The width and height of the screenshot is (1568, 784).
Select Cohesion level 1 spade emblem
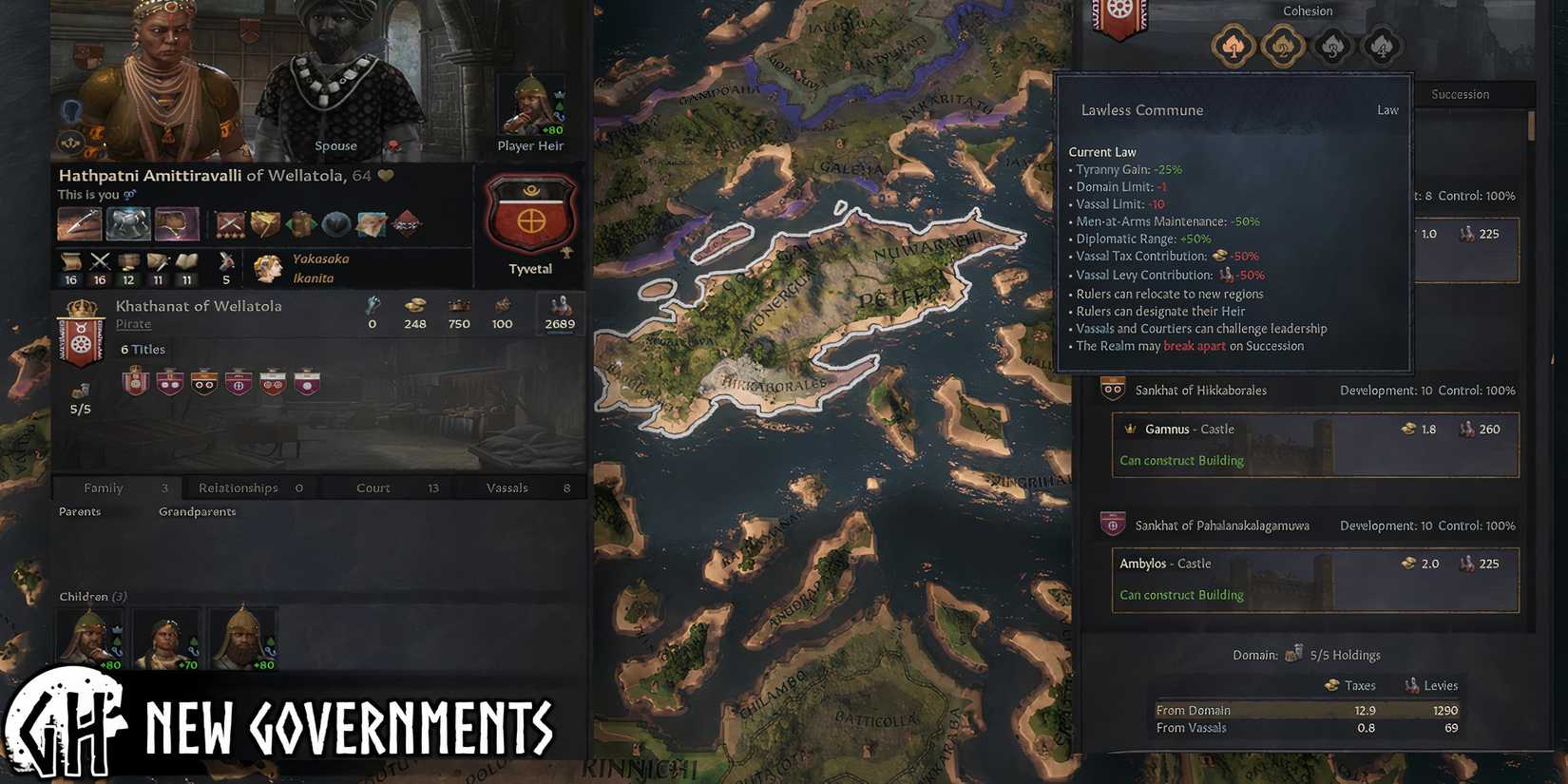1233,45
